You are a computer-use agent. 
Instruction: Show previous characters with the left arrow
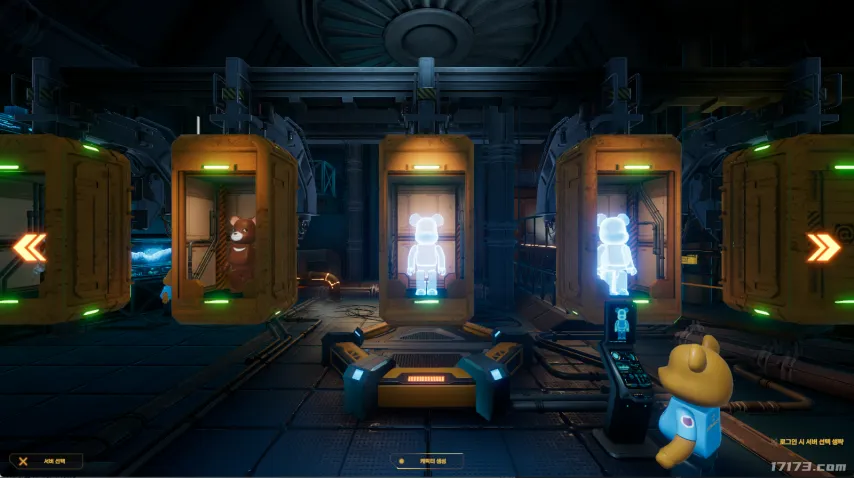pos(29,247)
